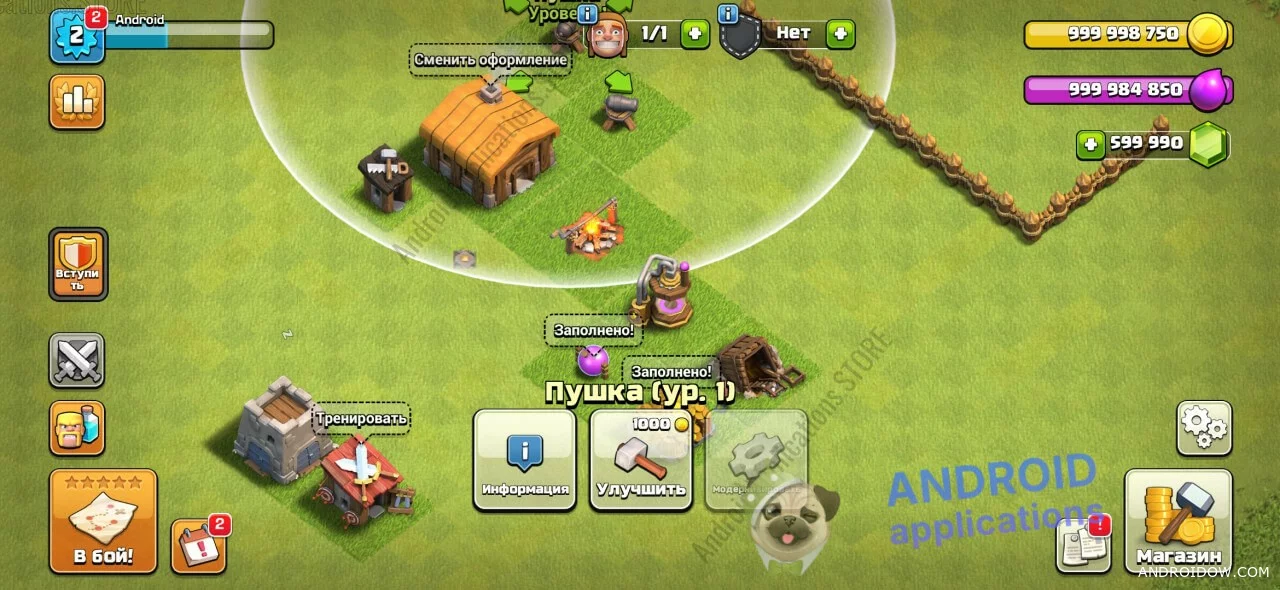Add a shield with the plus button

[x=840, y=34]
